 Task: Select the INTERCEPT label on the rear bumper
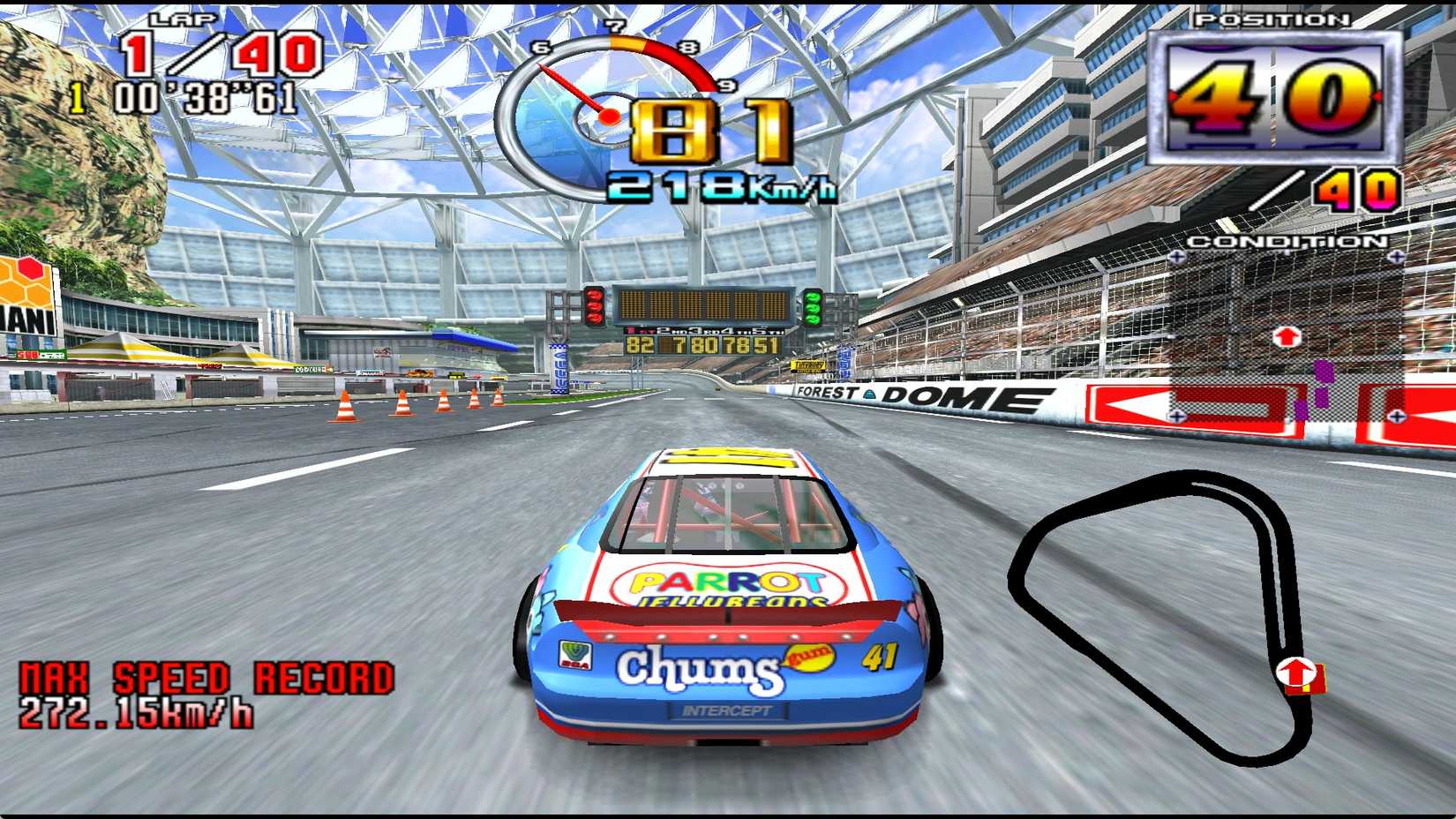click(x=725, y=709)
